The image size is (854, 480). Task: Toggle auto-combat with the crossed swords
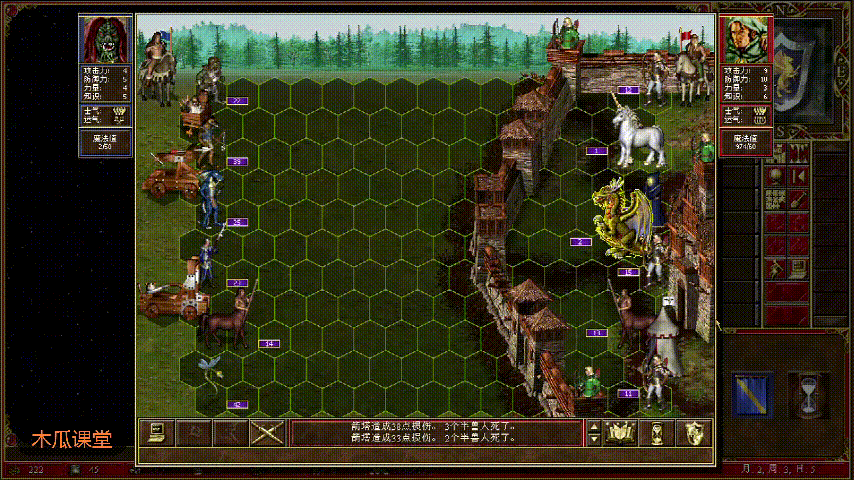point(267,432)
